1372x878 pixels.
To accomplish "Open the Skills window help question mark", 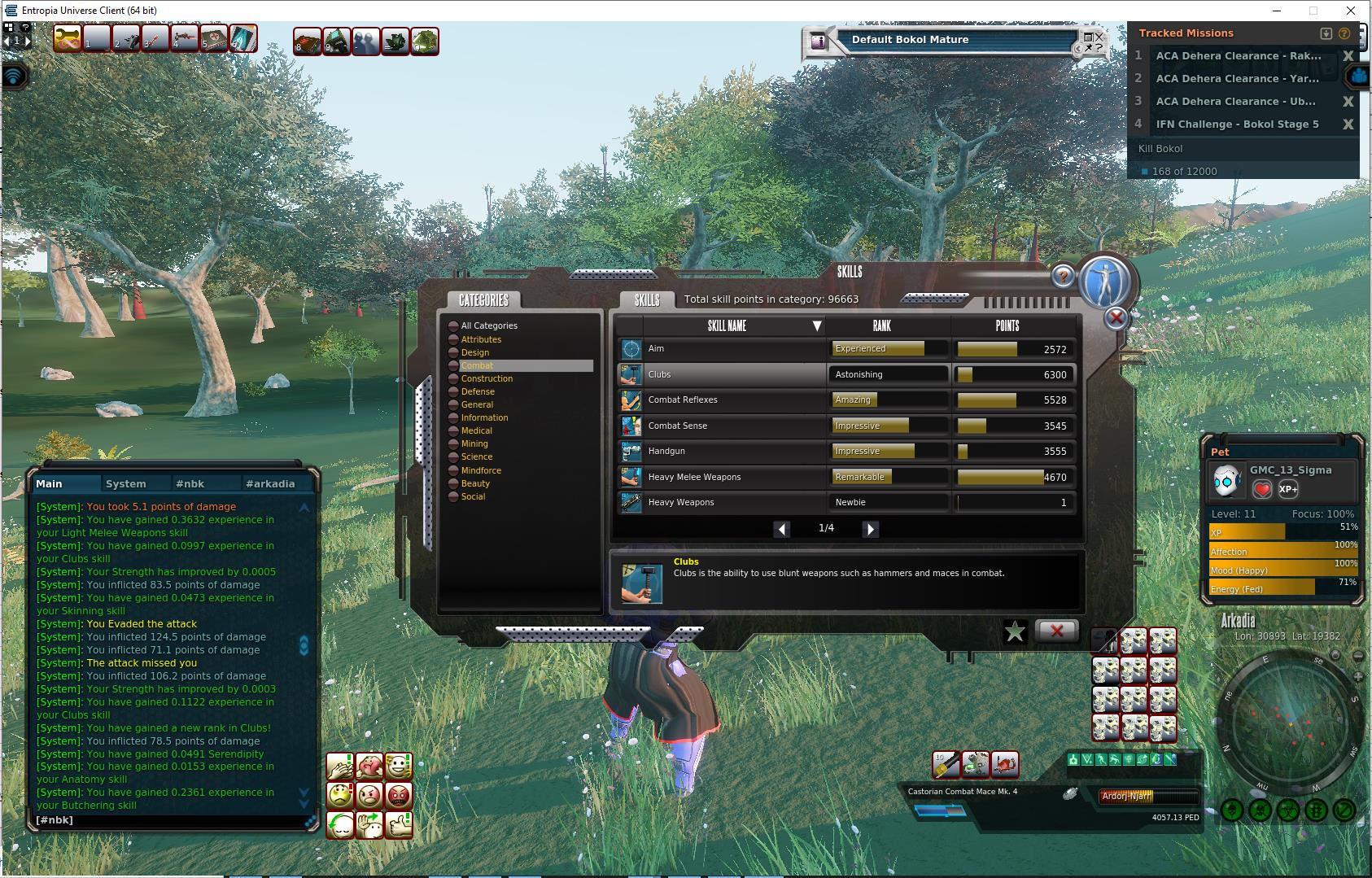I will pos(1063,276).
